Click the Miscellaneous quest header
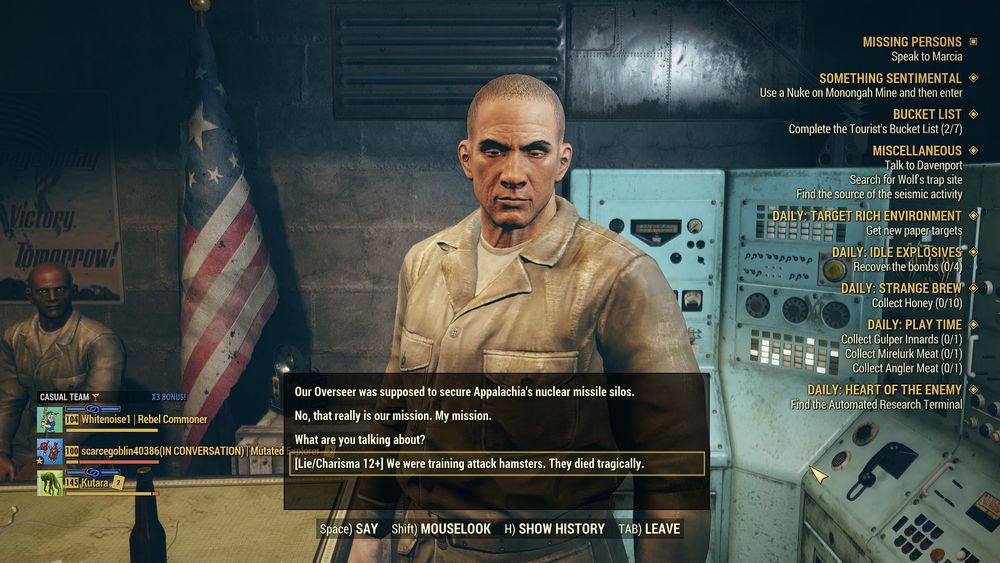The height and width of the screenshot is (563, 1000). pos(916,151)
